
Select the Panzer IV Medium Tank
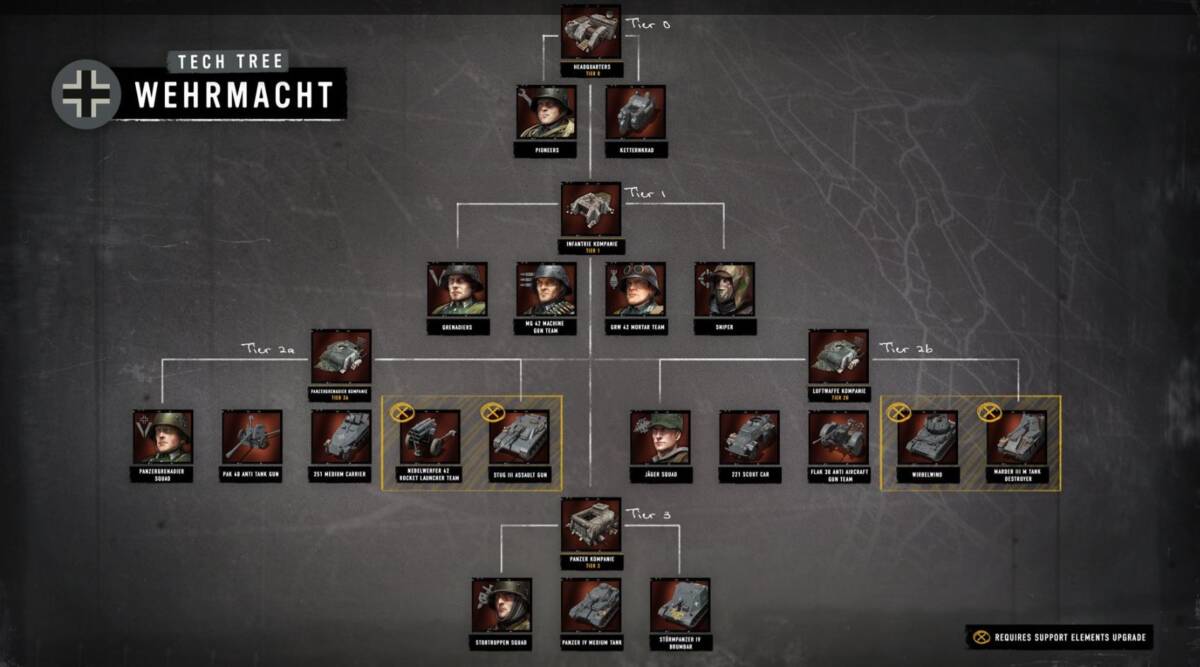point(590,605)
